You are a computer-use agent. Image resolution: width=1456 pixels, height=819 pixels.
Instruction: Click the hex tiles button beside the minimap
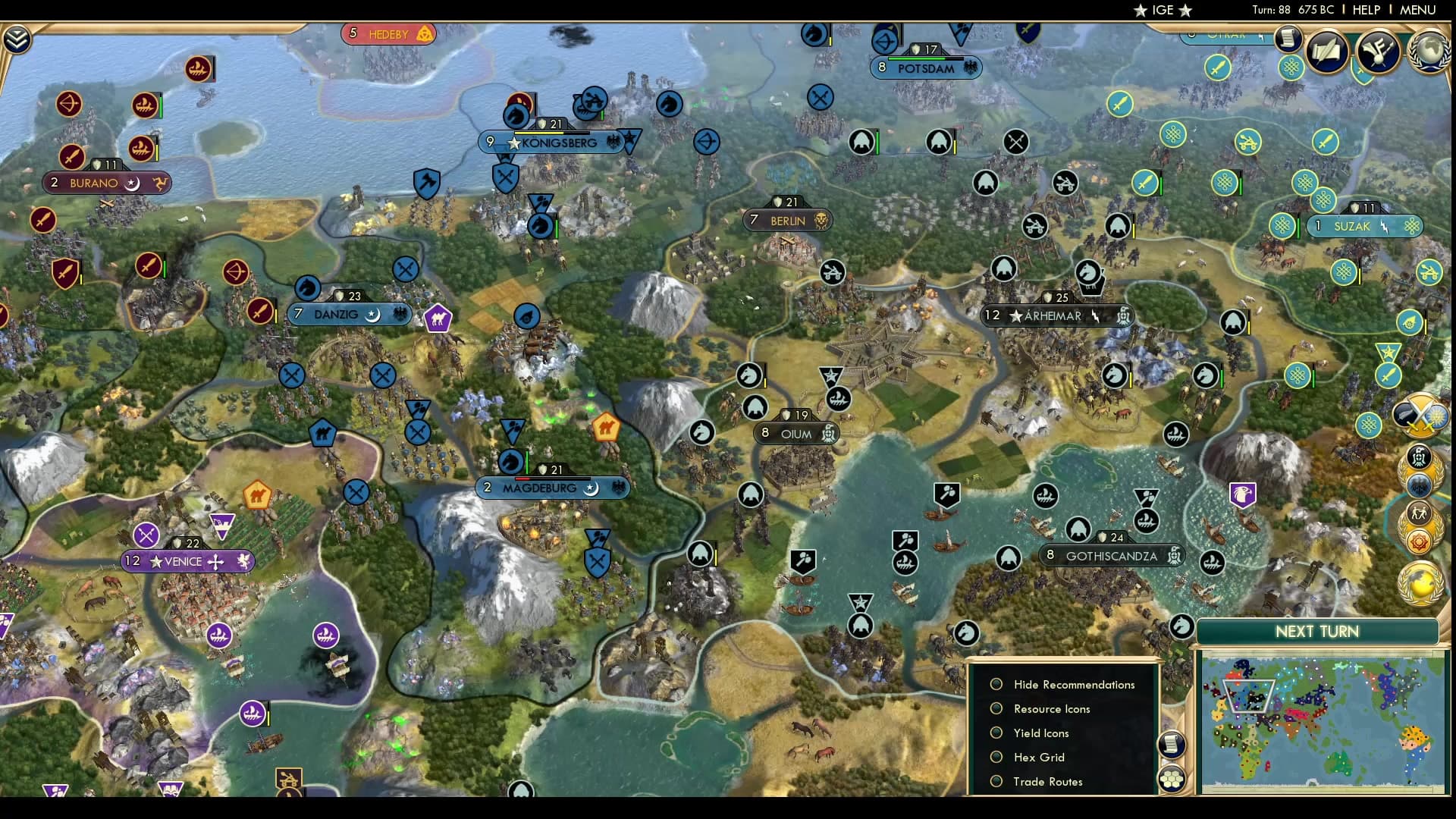(1172, 778)
